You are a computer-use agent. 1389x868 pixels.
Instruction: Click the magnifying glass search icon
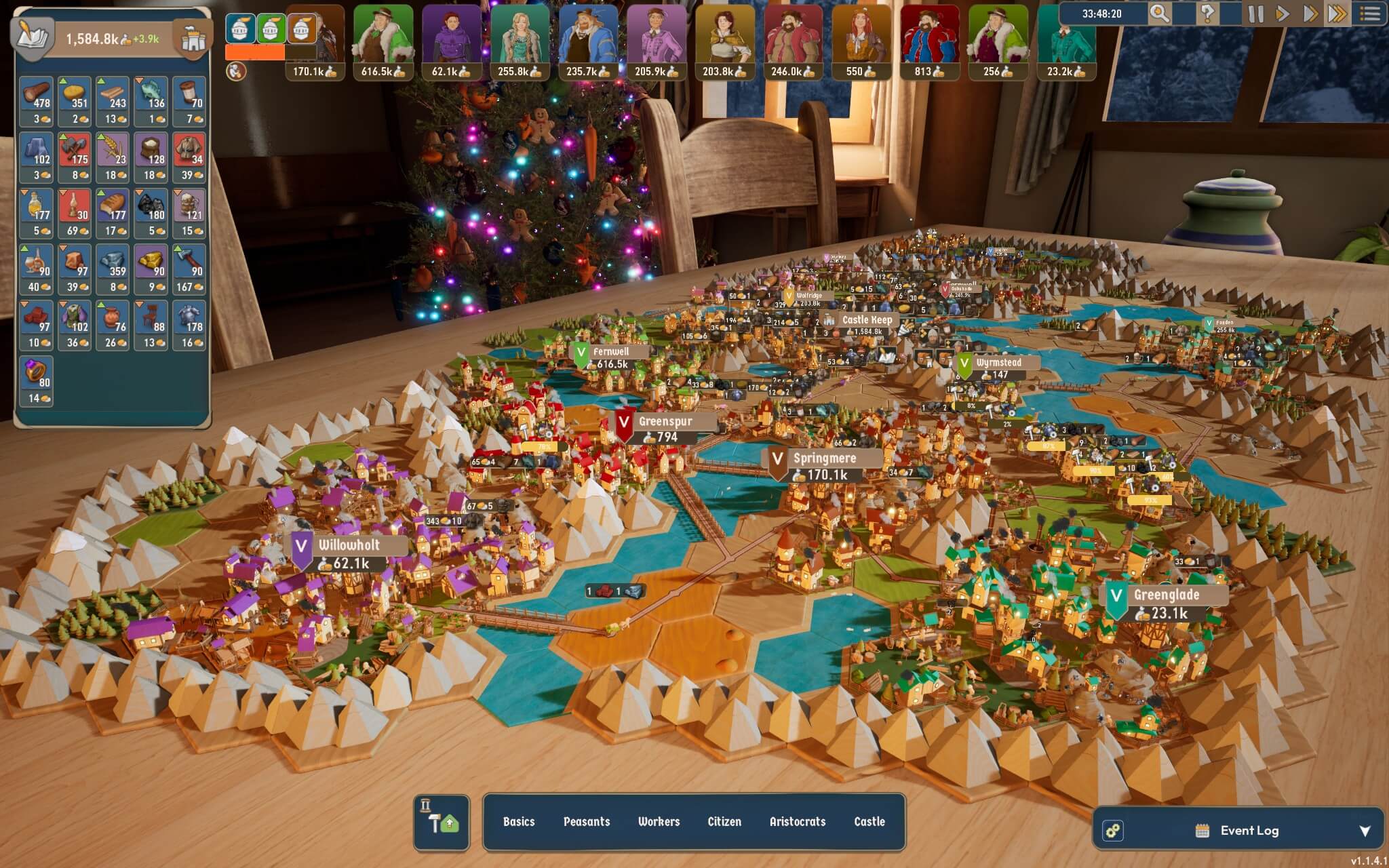click(x=1159, y=14)
